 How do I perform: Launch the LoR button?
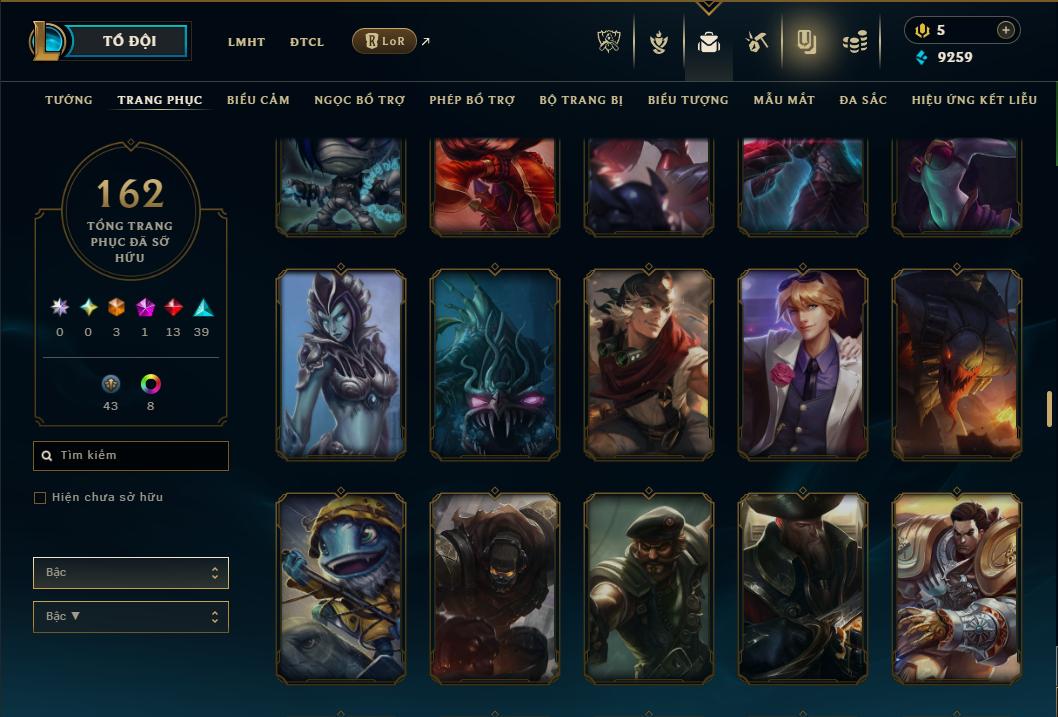[x=384, y=41]
